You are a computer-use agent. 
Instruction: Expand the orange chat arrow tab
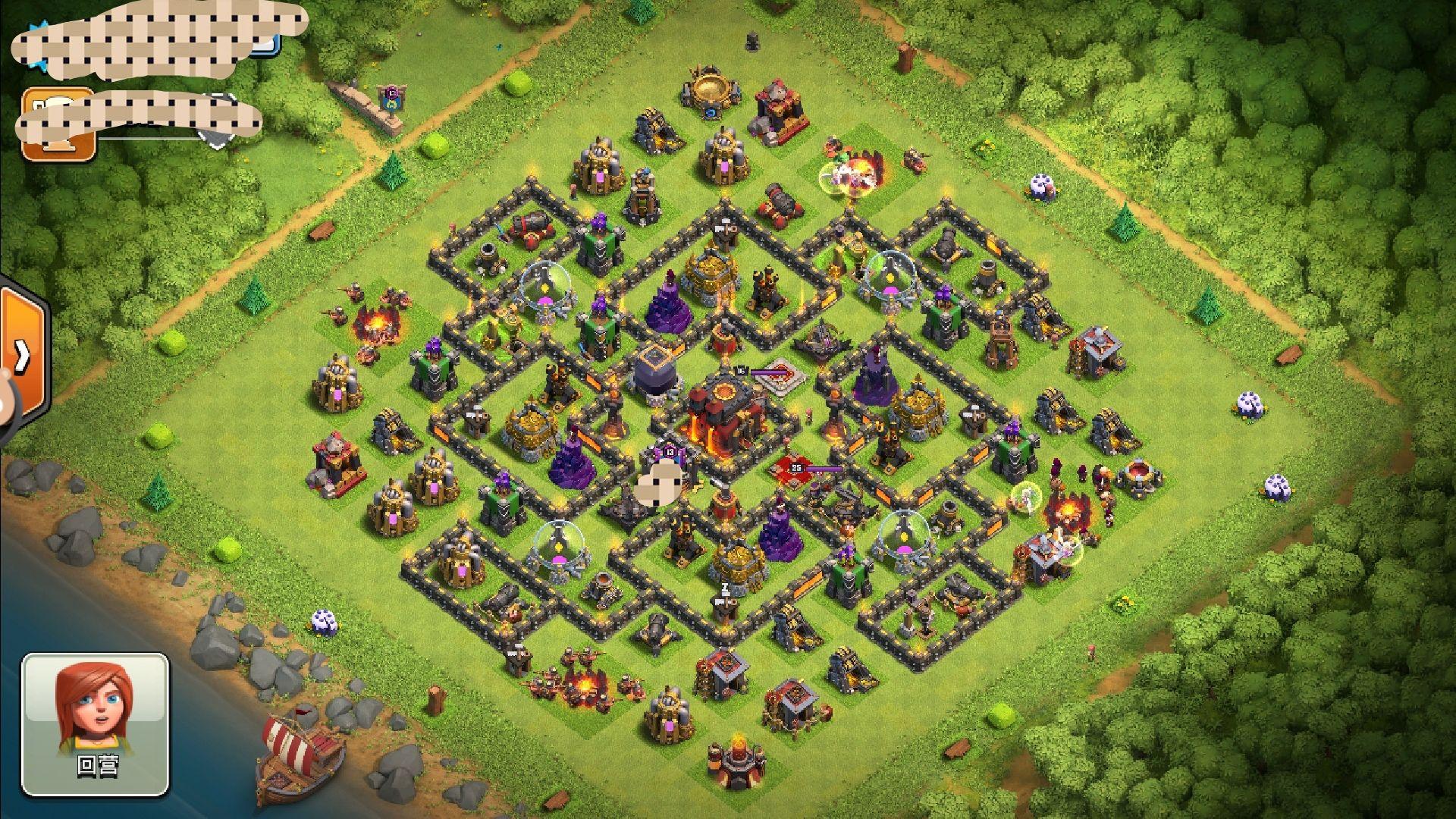(x=22, y=354)
